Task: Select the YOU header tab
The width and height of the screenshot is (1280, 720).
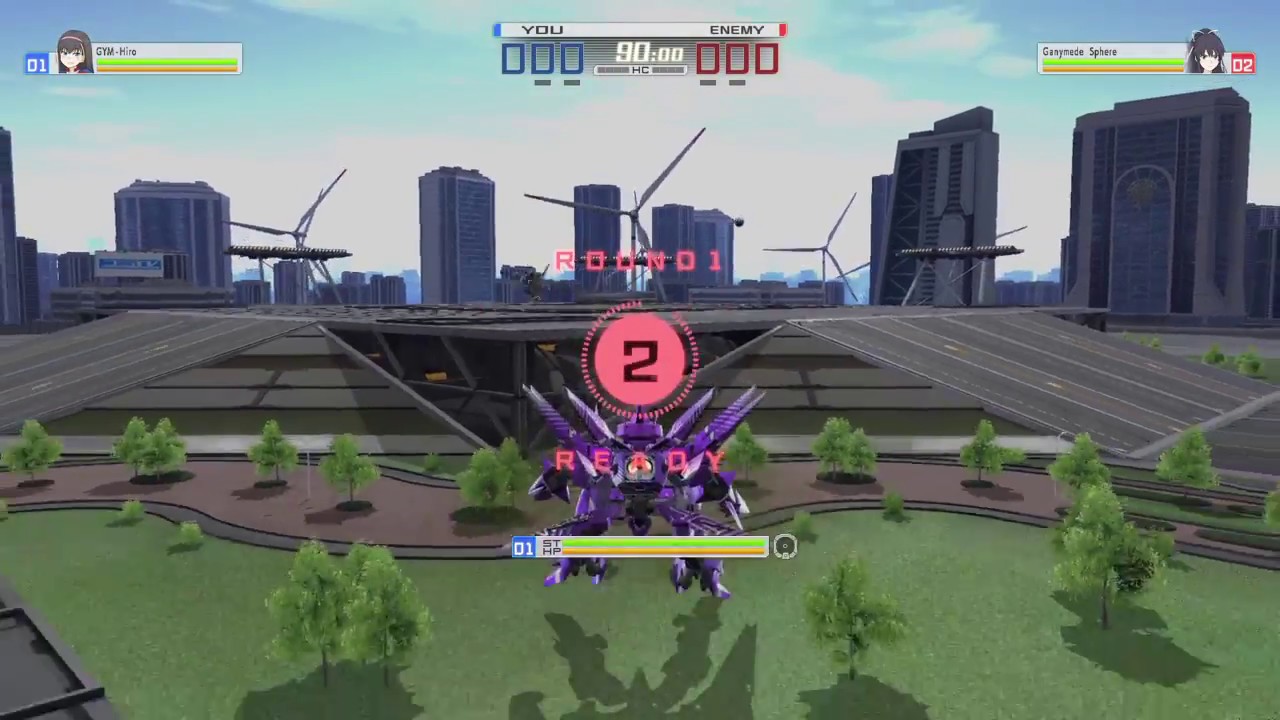Action: (x=542, y=29)
